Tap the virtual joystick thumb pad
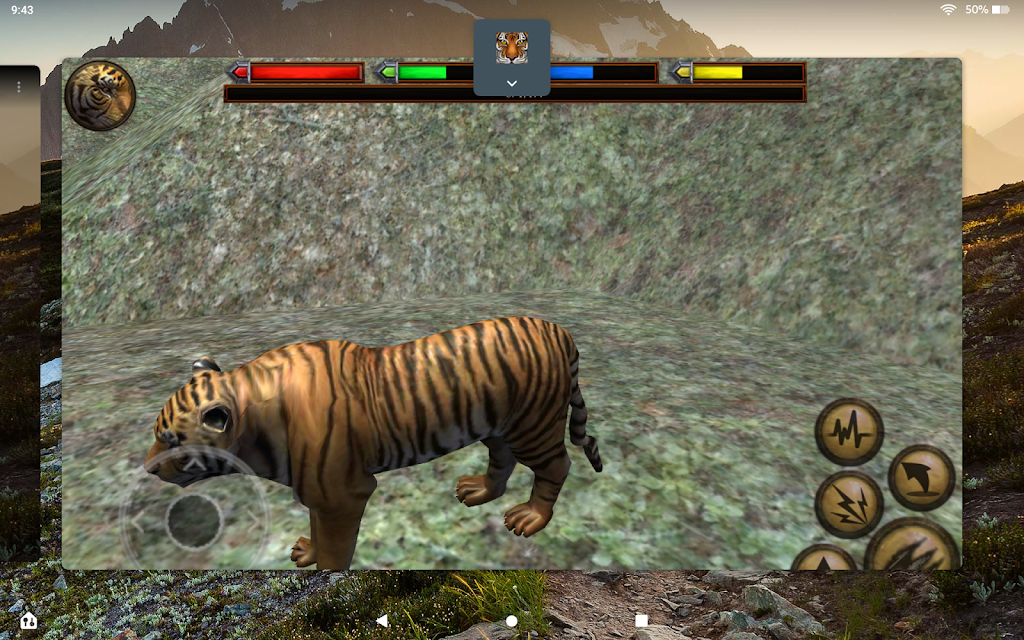1024x640 pixels. pyautogui.click(x=194, y=521)
